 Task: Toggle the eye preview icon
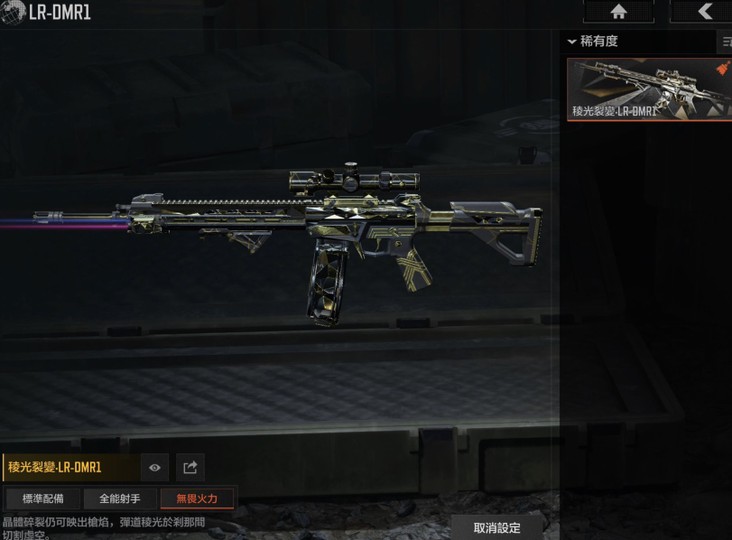pos(154,467)
